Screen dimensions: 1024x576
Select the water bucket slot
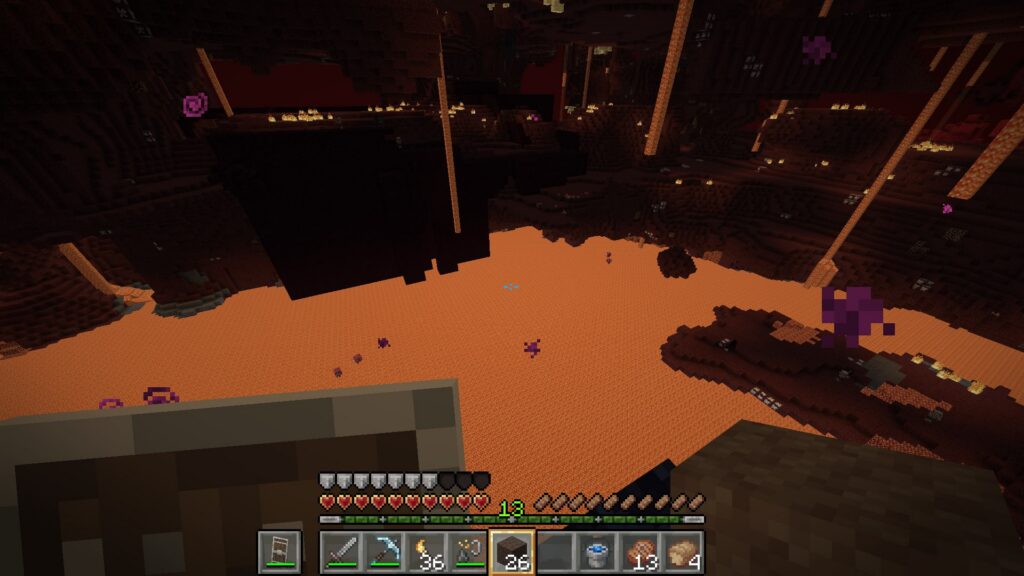[598, 552]
